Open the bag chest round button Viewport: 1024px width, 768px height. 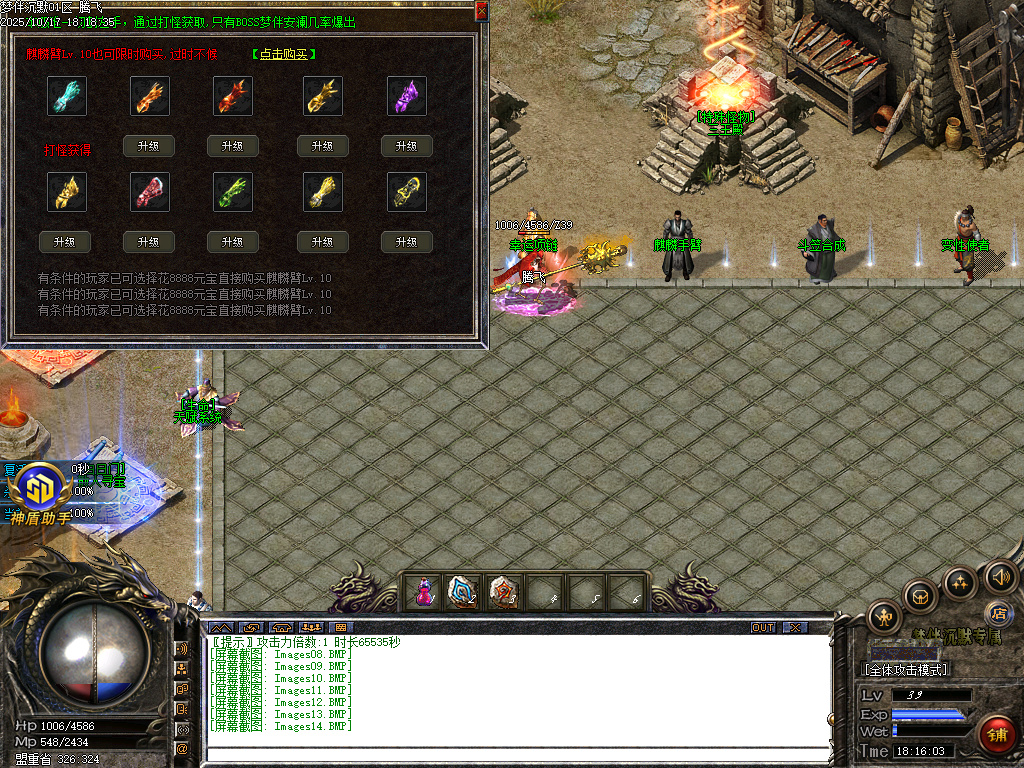click(x=920, y=597)
